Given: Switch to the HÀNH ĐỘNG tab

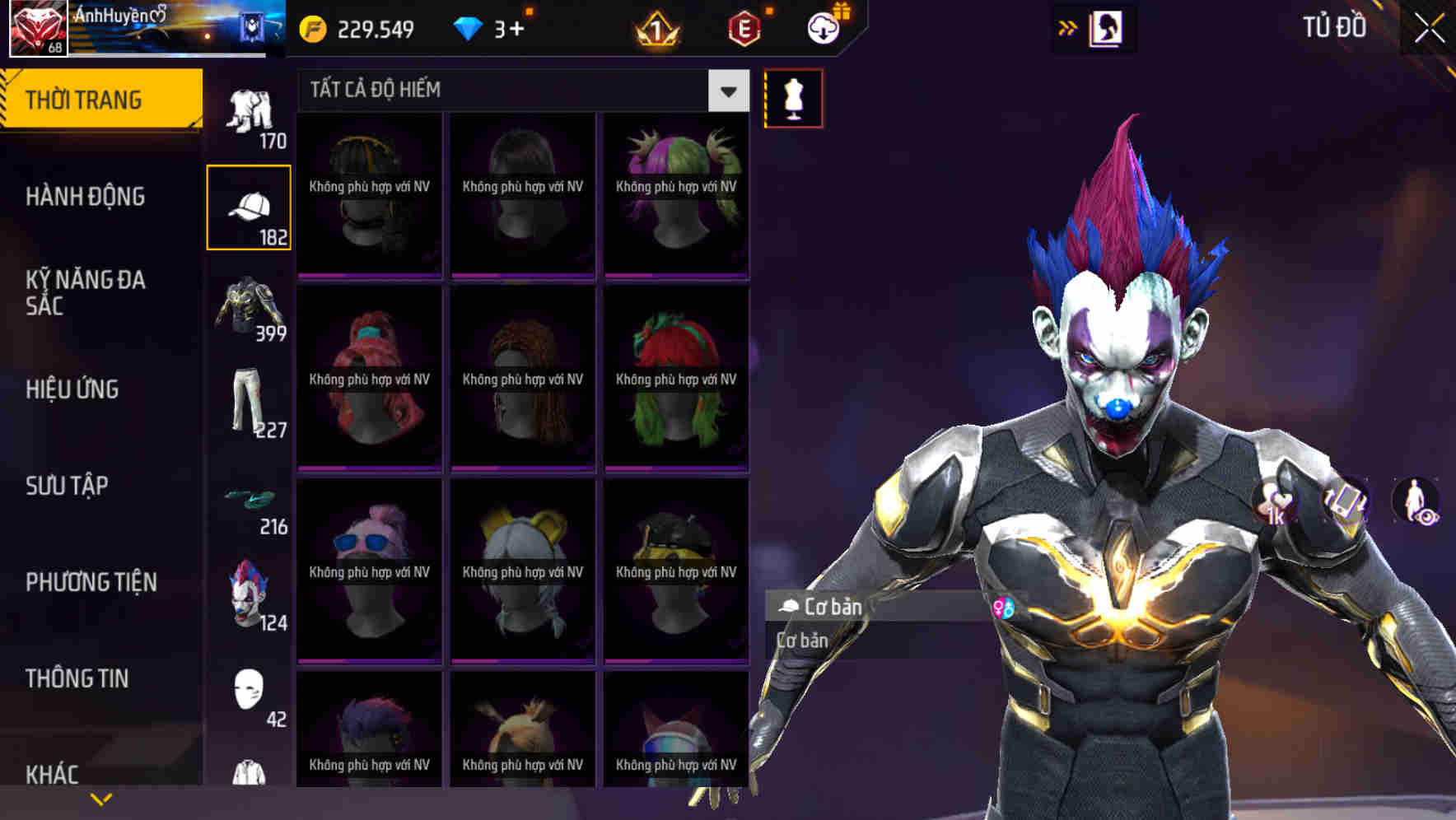Looking at the screenshot, I should pyautogui.click(x=86, y=197).
